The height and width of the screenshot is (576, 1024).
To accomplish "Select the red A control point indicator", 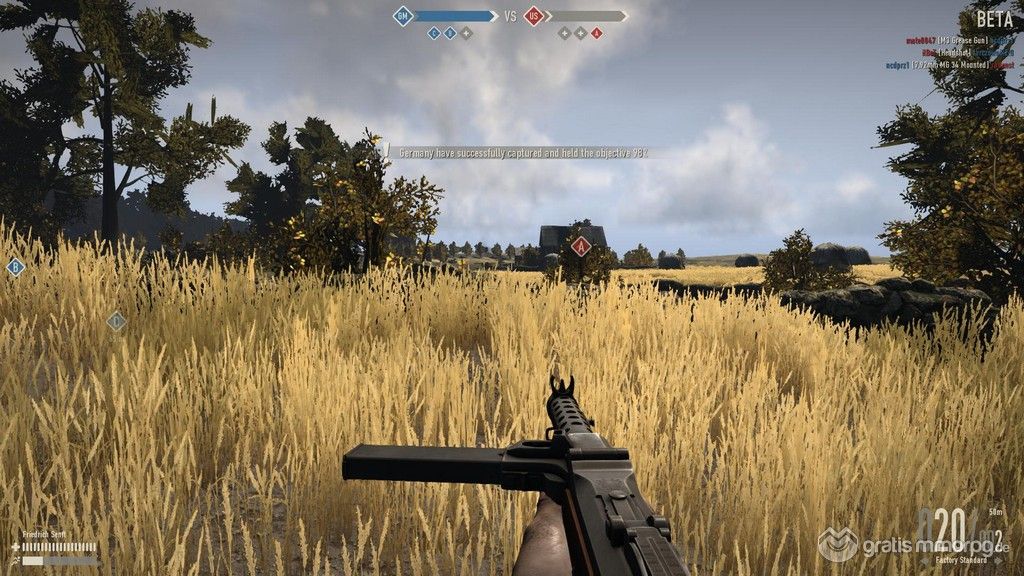I will (597, 33).
